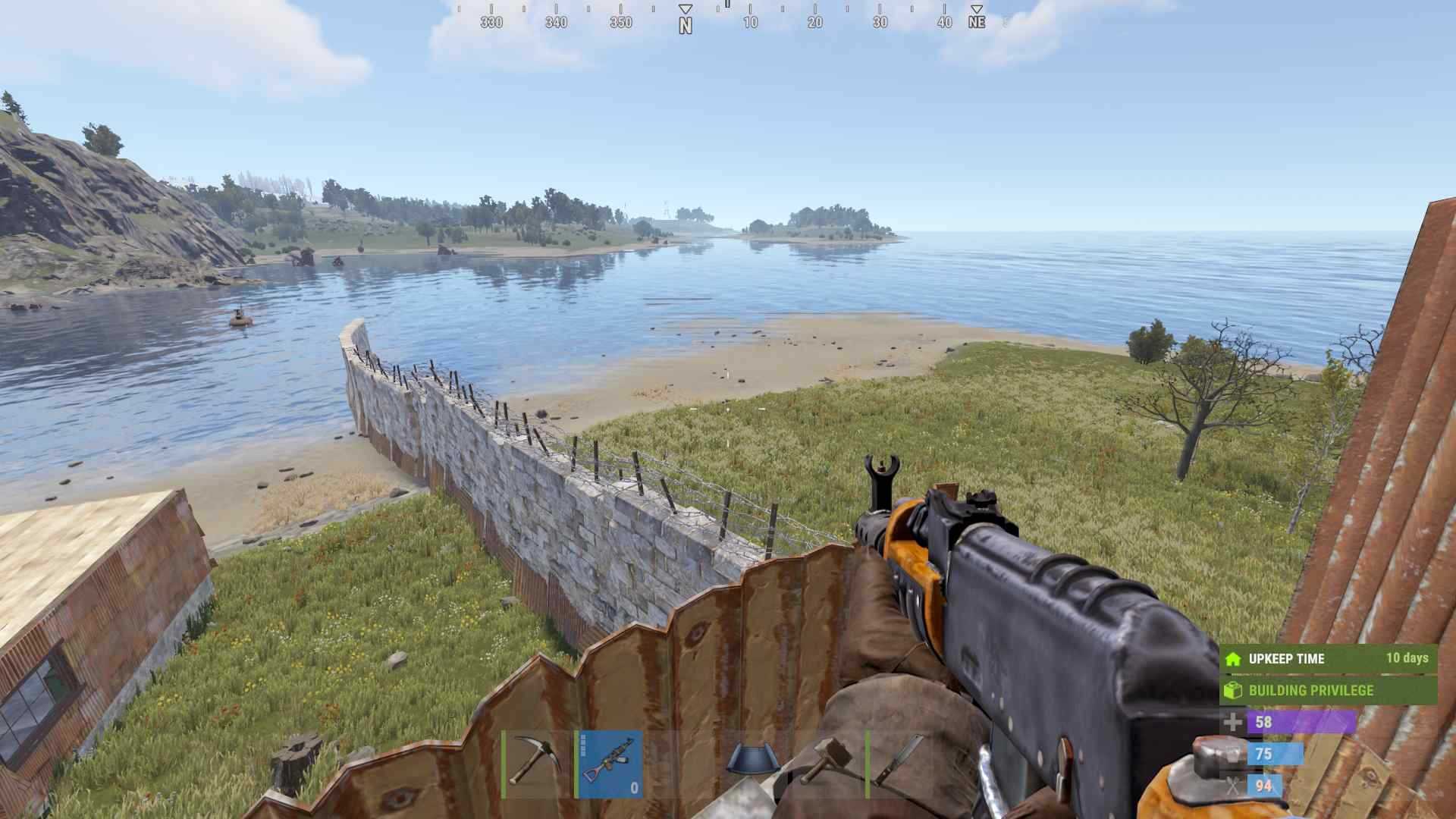
Task: Click the UPKEEP TIME label
Action: click(1287, 658)
